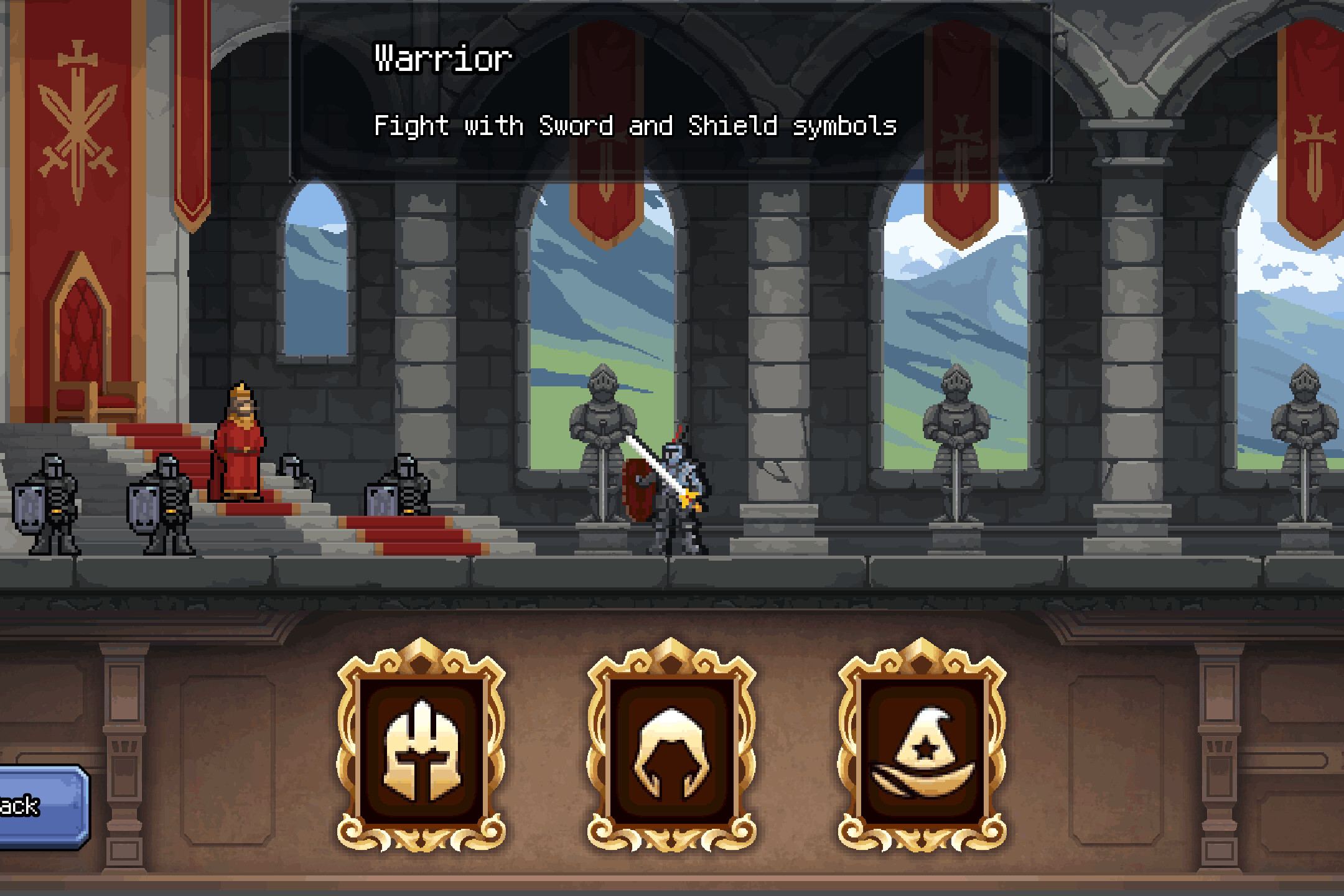Select the Warrior helmet class icon

(422, 749)
